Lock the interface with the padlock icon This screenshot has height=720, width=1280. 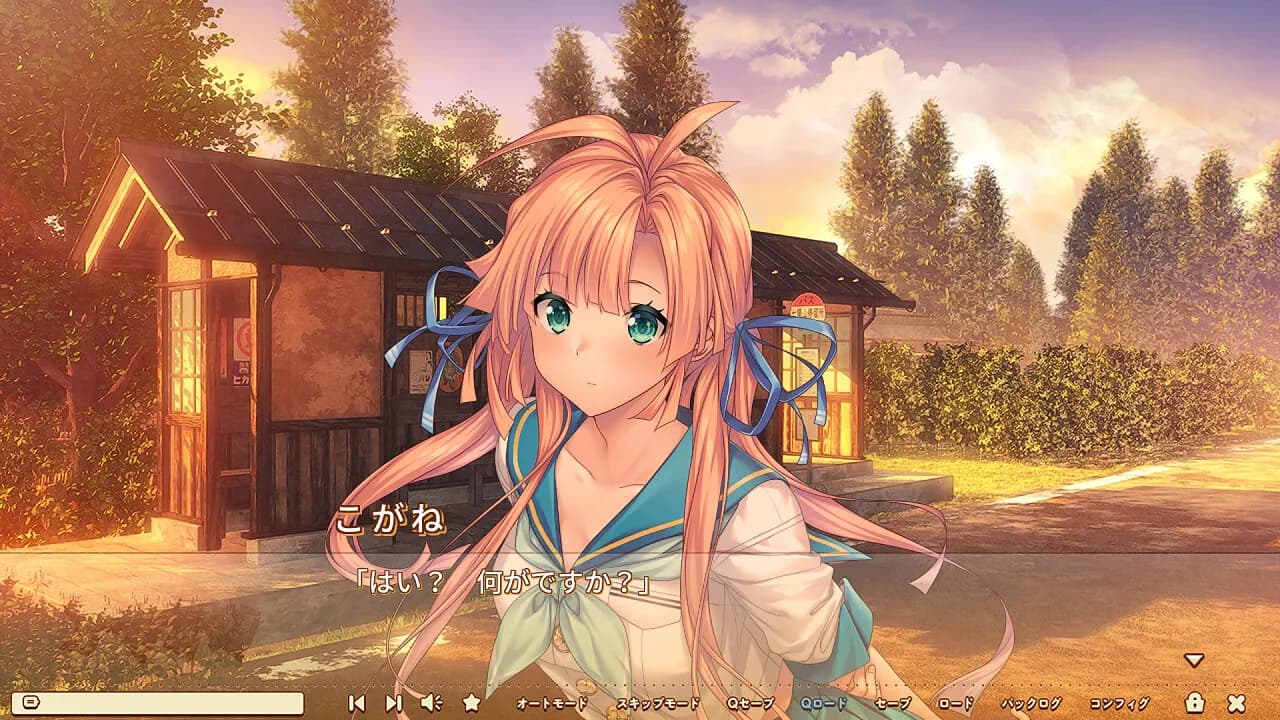pyautogui.click(x=1194, y=704)
